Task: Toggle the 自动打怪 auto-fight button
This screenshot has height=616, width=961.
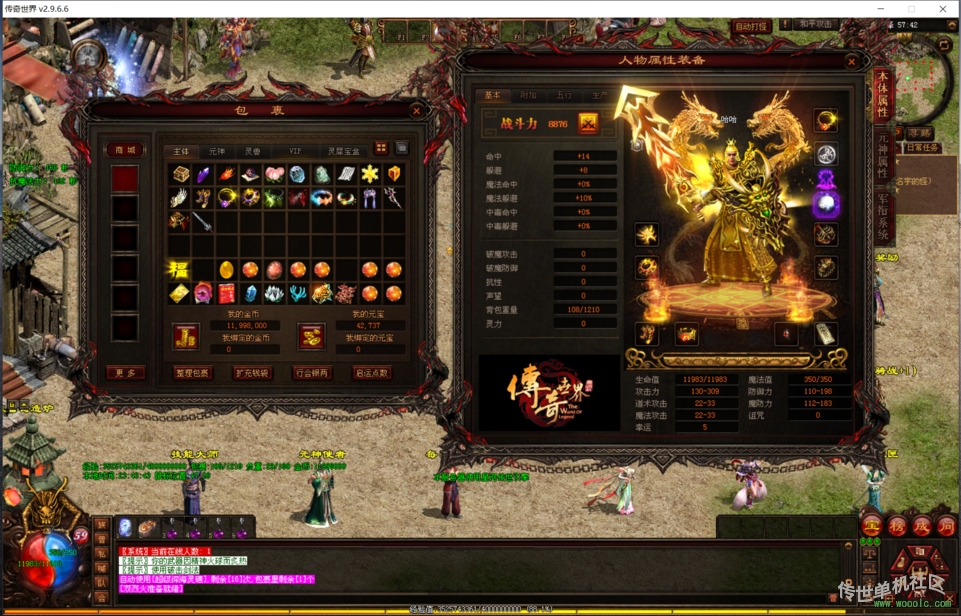Action: click(x=752, y=27)
